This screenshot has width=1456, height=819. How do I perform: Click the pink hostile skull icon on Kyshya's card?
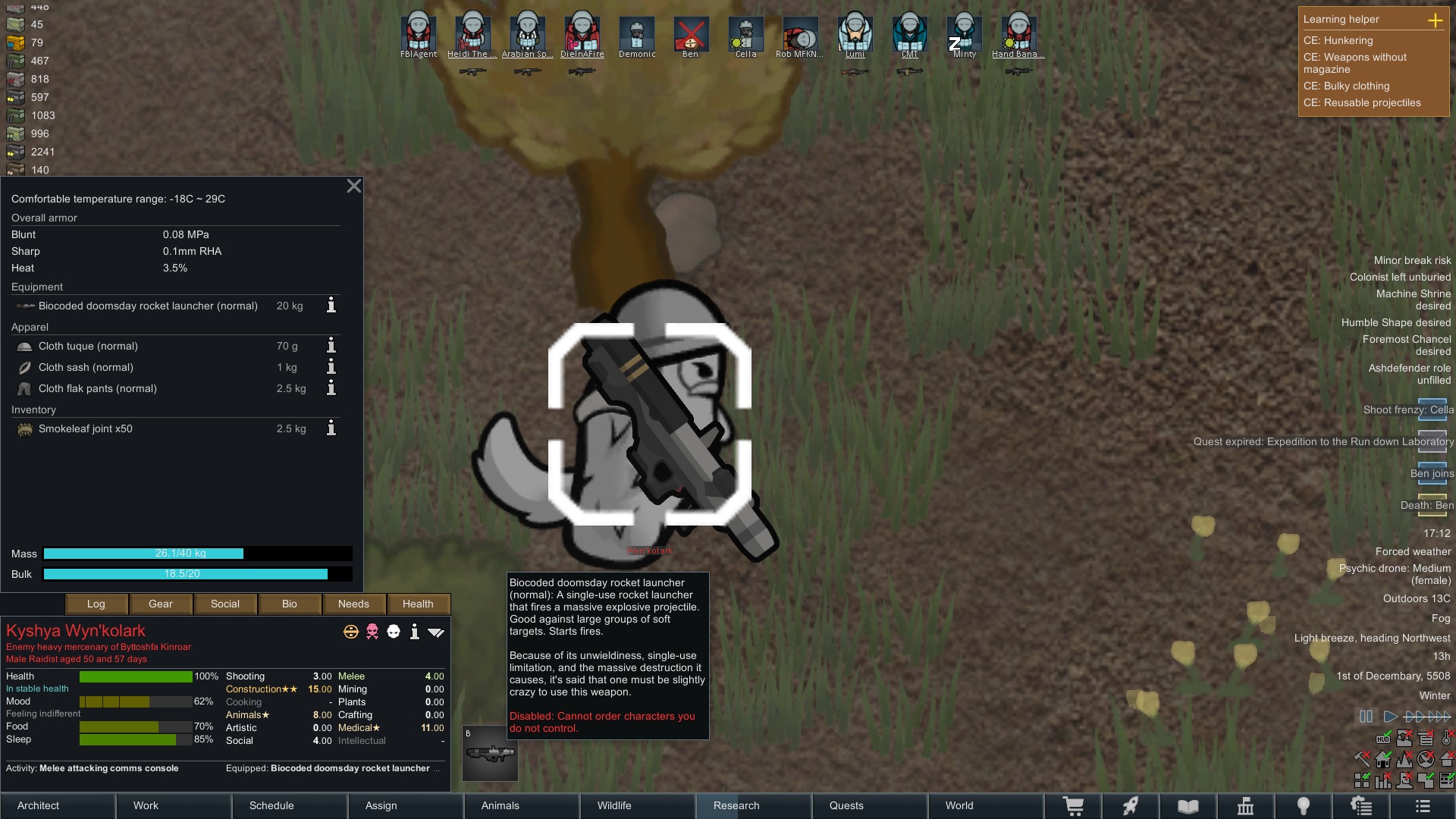coord(372,631)
